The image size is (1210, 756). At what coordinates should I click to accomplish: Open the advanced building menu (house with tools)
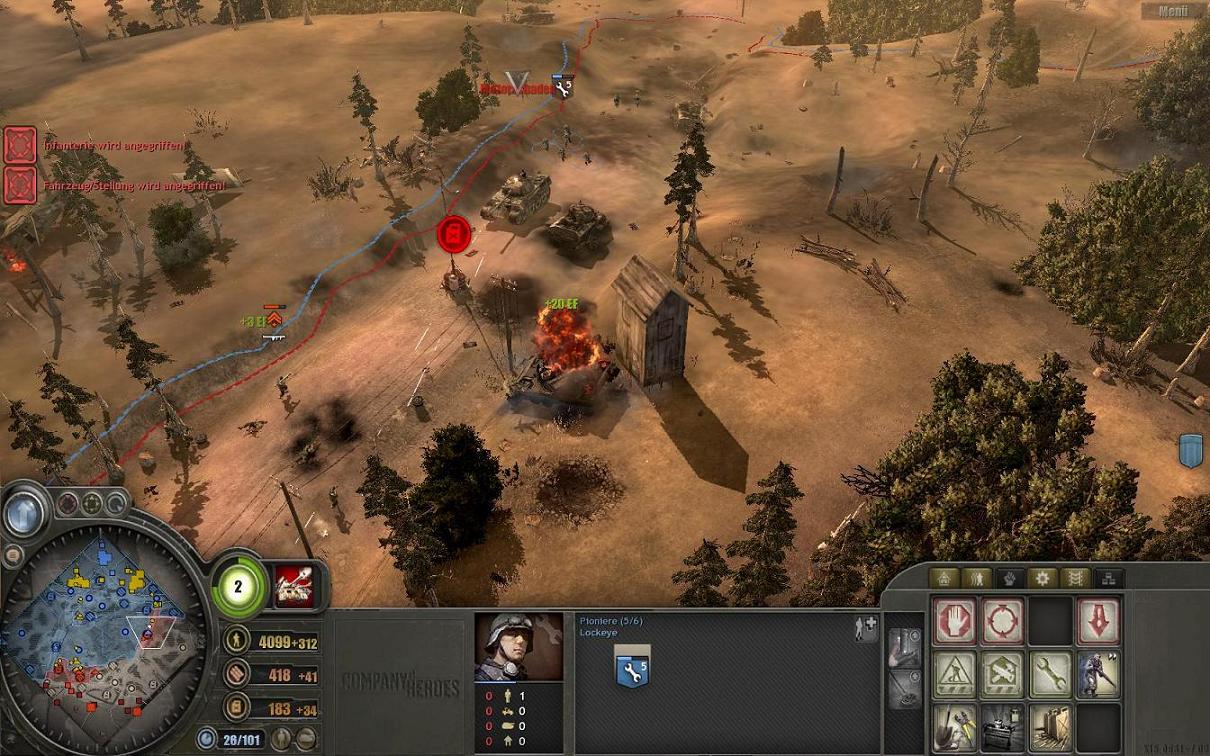tap(1002, 675)
